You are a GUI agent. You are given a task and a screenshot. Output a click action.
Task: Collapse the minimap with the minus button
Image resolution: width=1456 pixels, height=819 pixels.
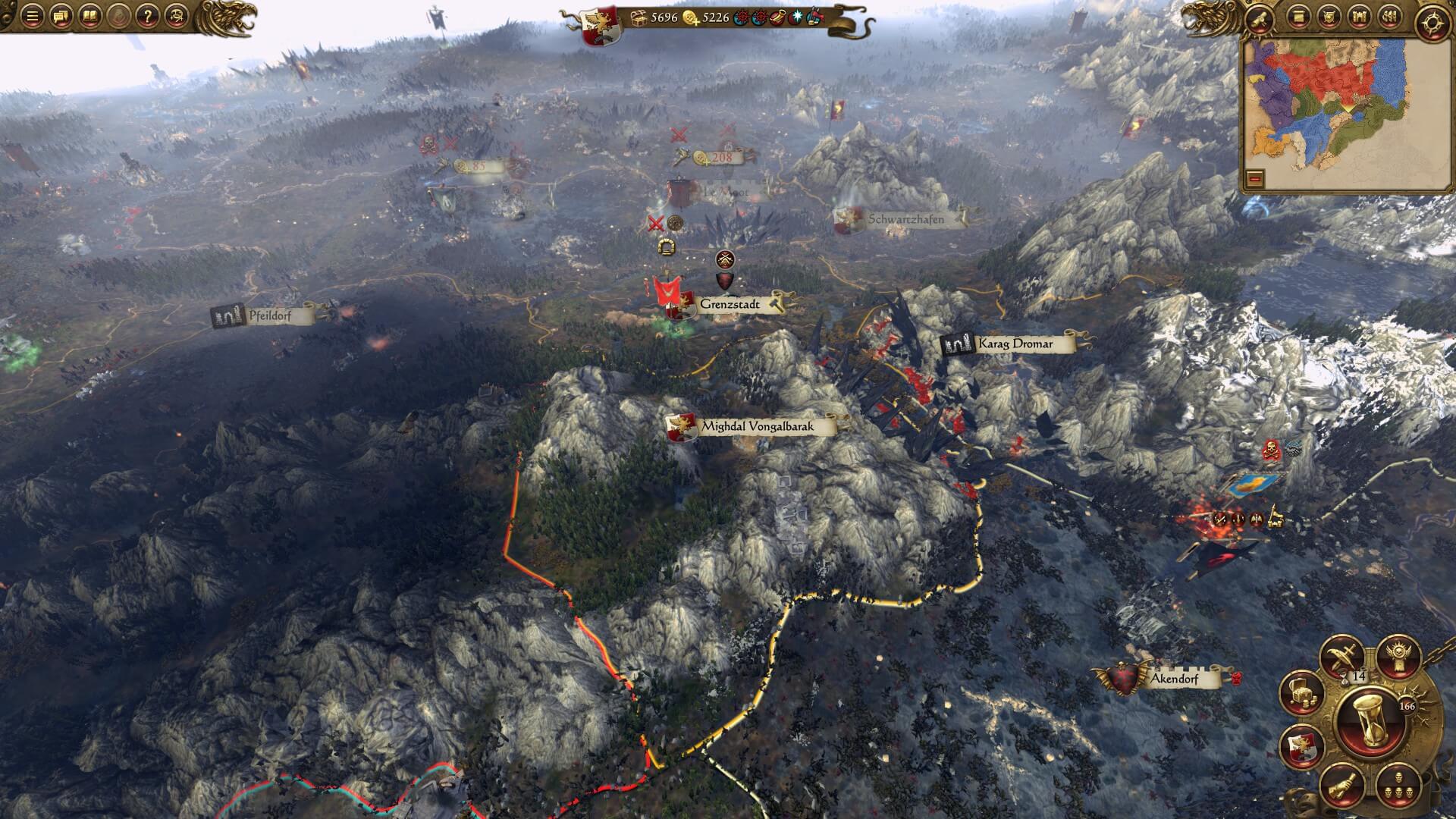[1256, 179]
